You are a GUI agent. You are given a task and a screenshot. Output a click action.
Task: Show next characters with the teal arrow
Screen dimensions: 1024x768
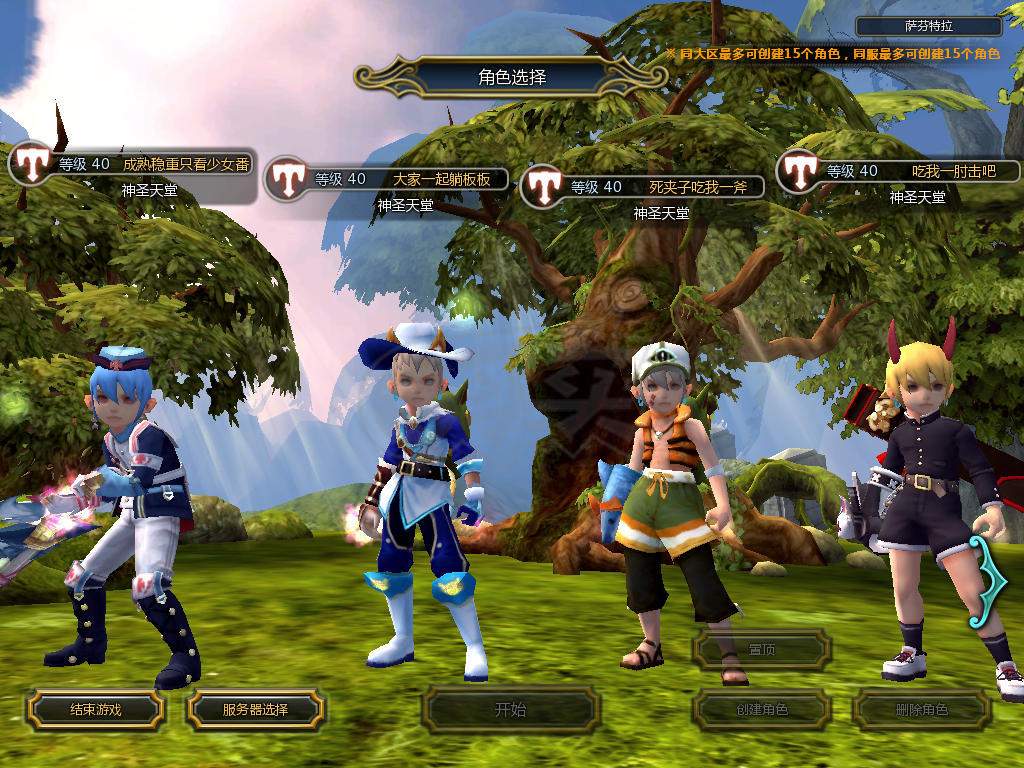(x=979, y=582)
